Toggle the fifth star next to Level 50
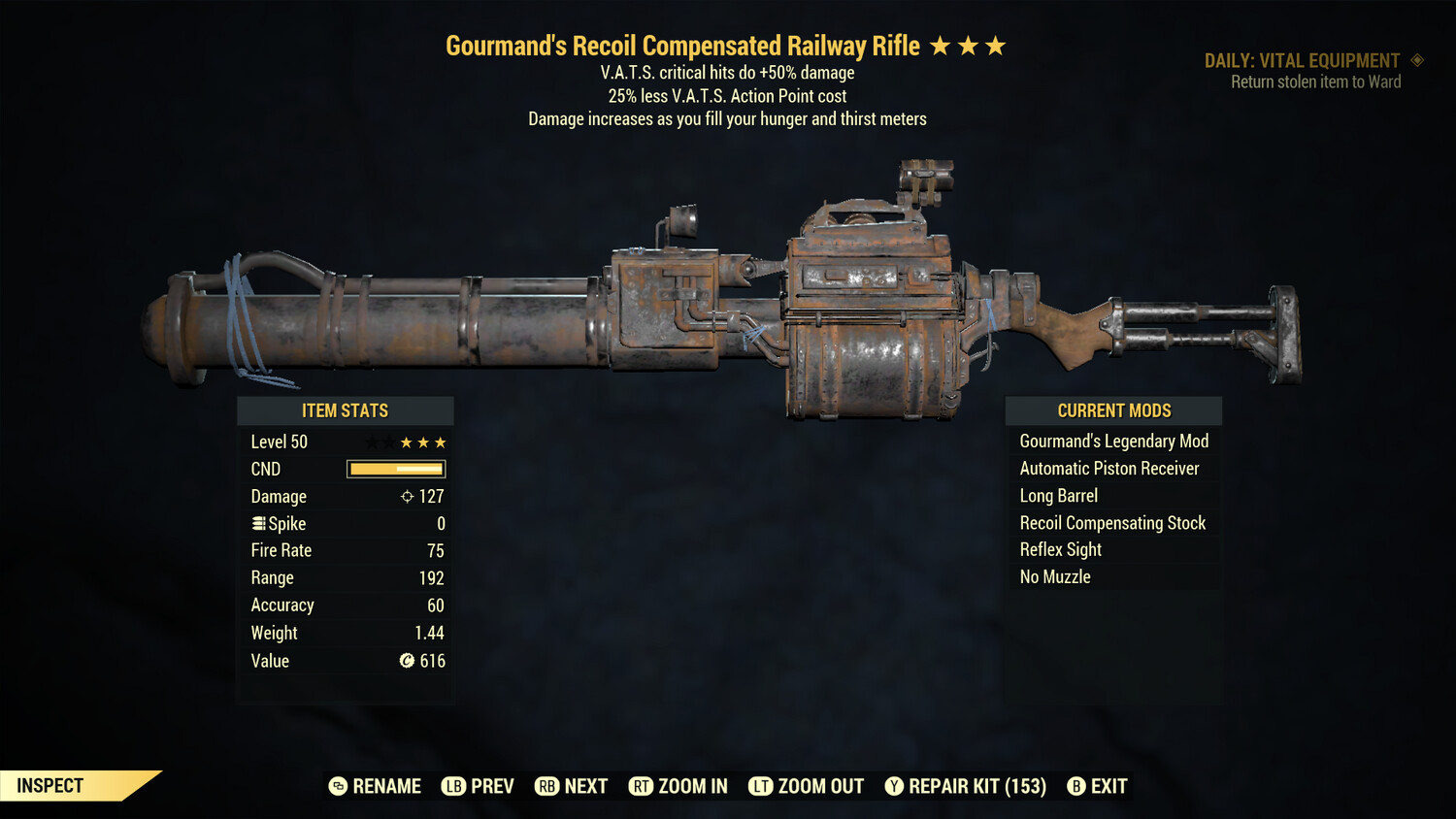This screenshot has height=819, width=1456. click(442, 442)
